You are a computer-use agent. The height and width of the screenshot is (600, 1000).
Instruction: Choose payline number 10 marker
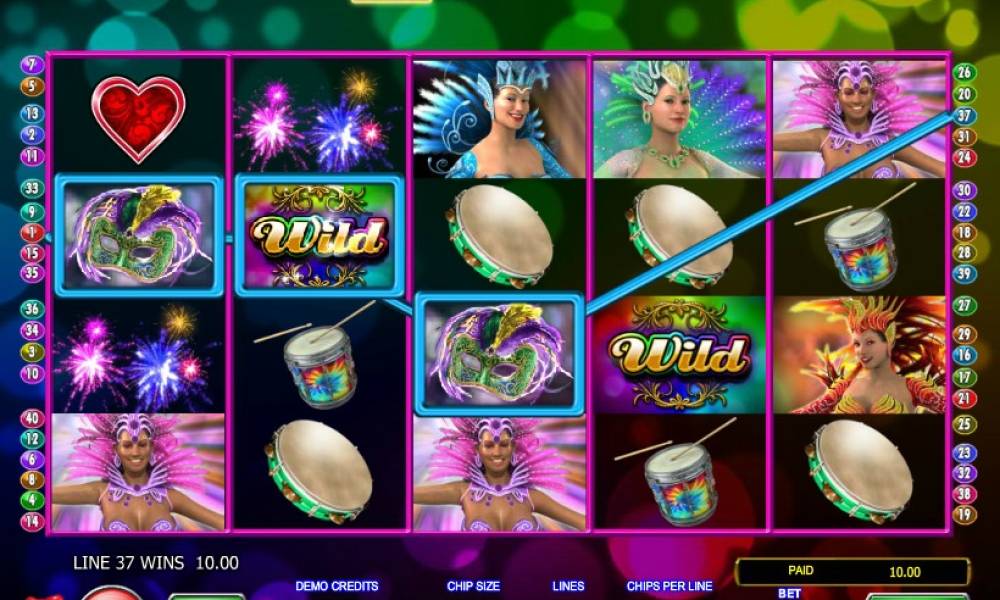pos(32,374)
